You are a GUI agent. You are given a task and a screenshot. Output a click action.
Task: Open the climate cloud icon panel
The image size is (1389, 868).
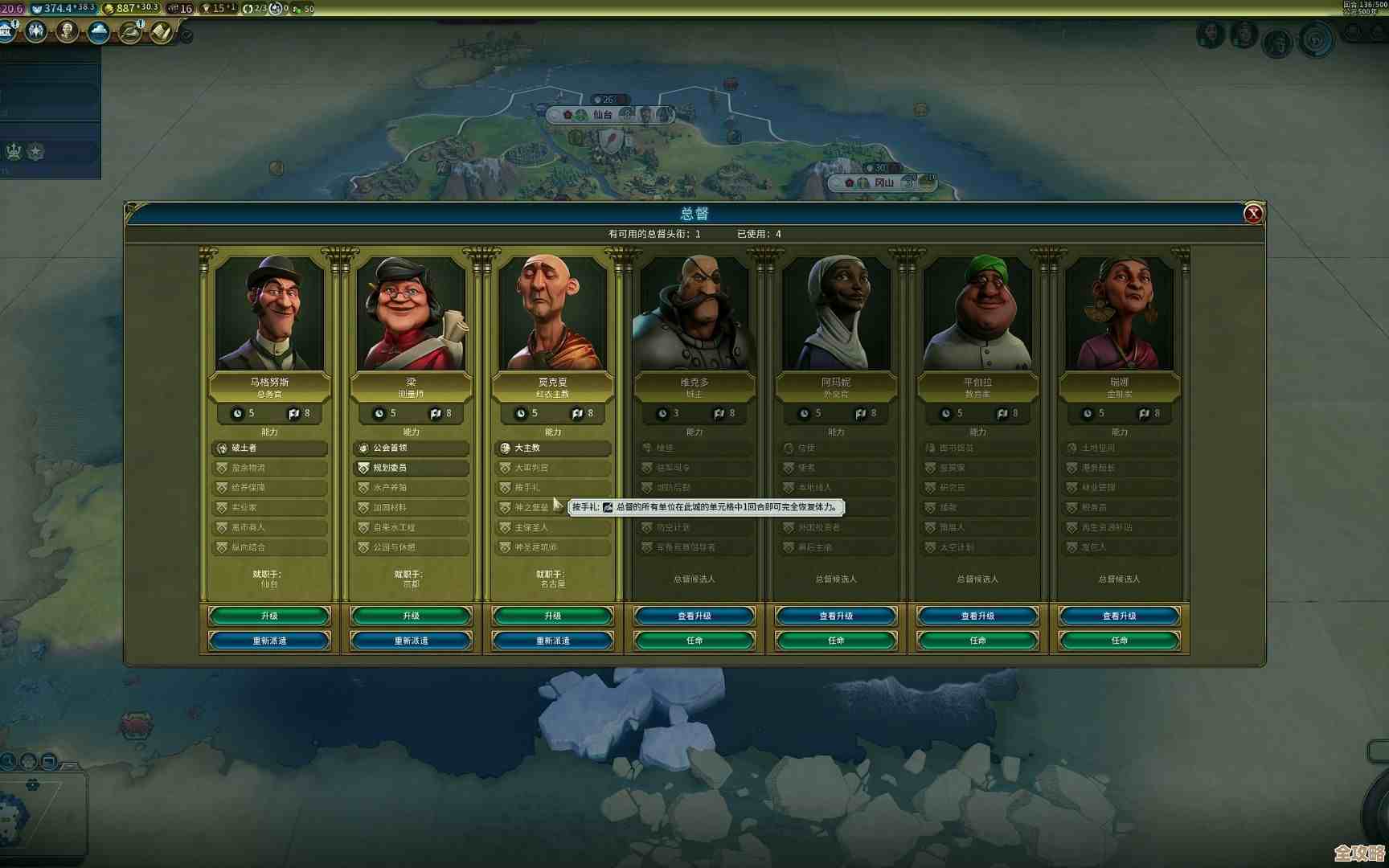pyautogui.click(x=99, y=32)
